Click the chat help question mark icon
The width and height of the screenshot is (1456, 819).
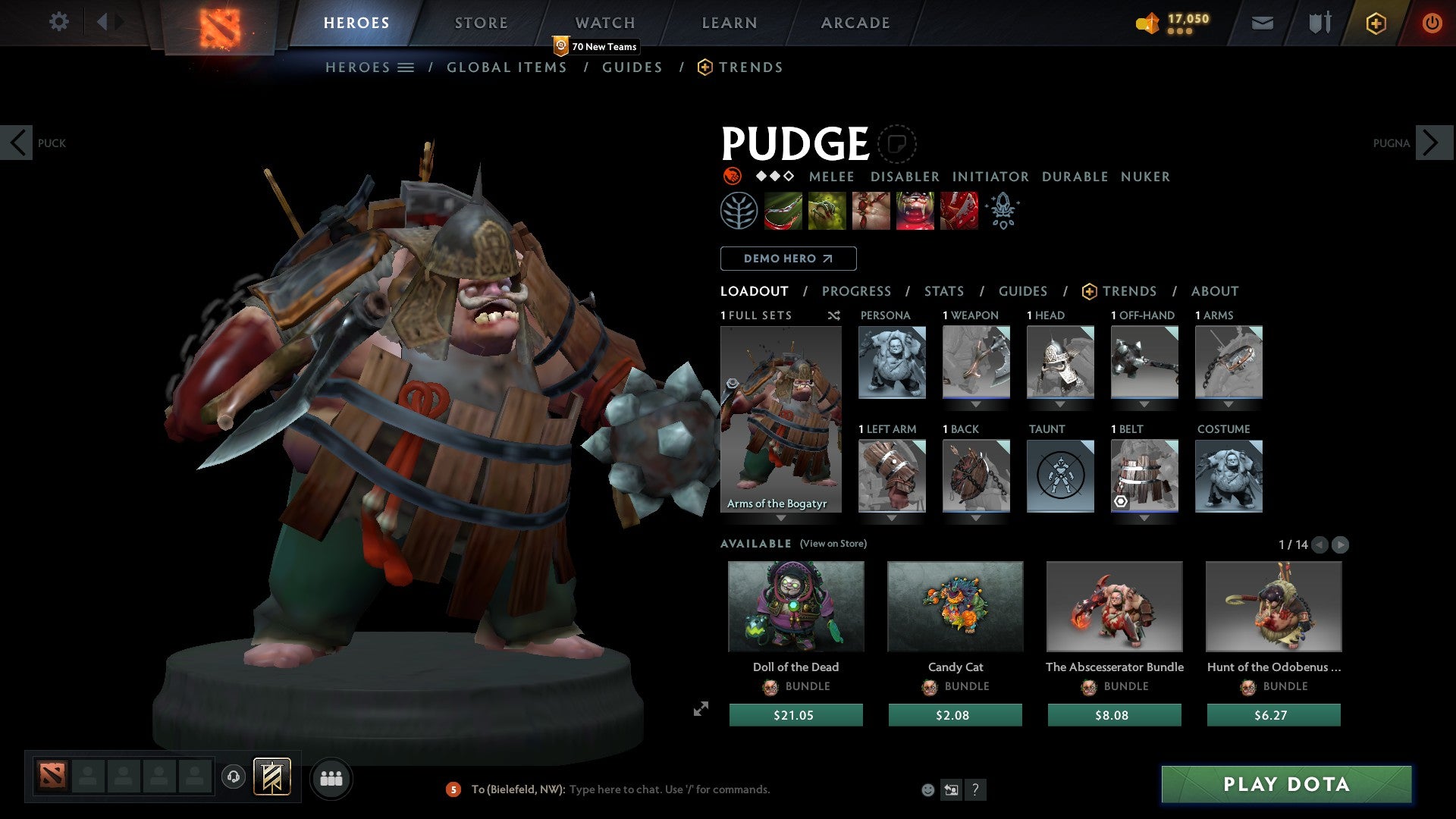(975, 789)
